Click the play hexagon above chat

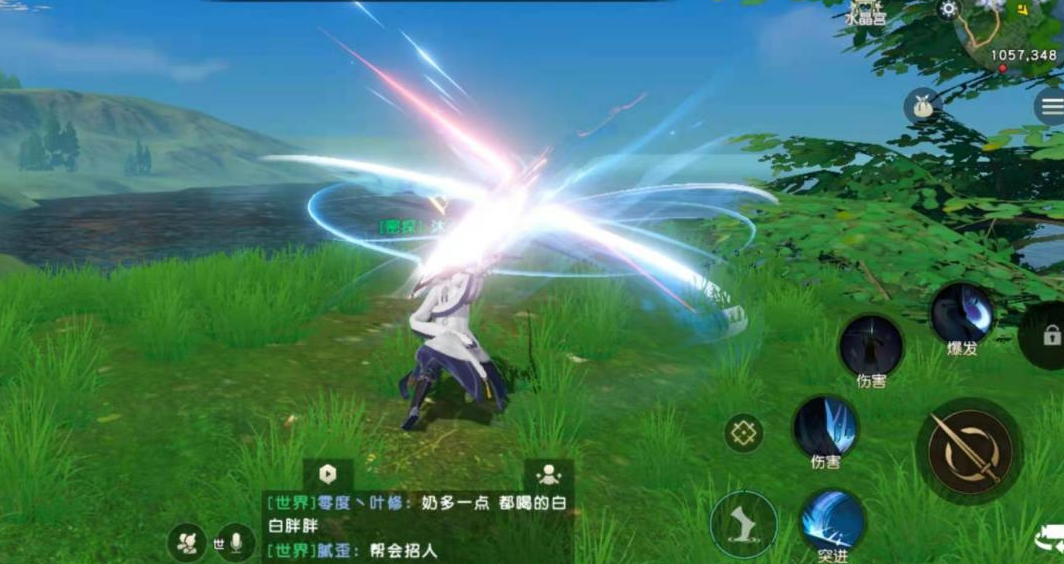coord(328,474)
